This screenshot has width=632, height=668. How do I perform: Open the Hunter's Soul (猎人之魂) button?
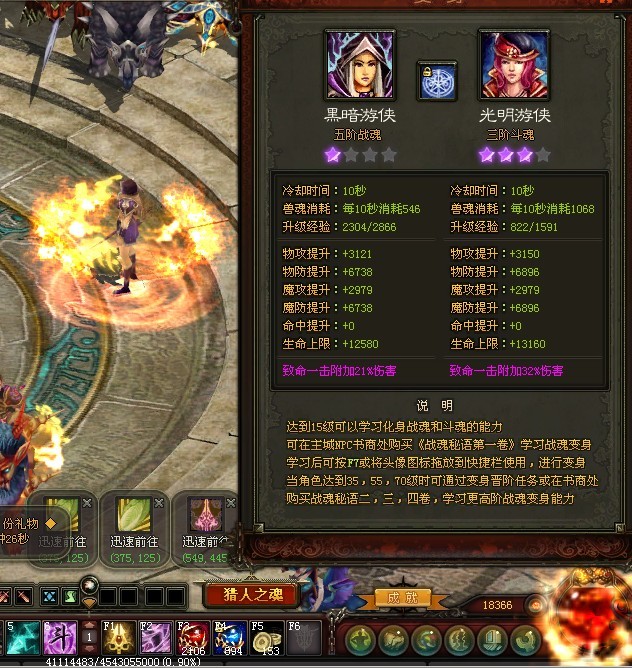click(251, 596)
